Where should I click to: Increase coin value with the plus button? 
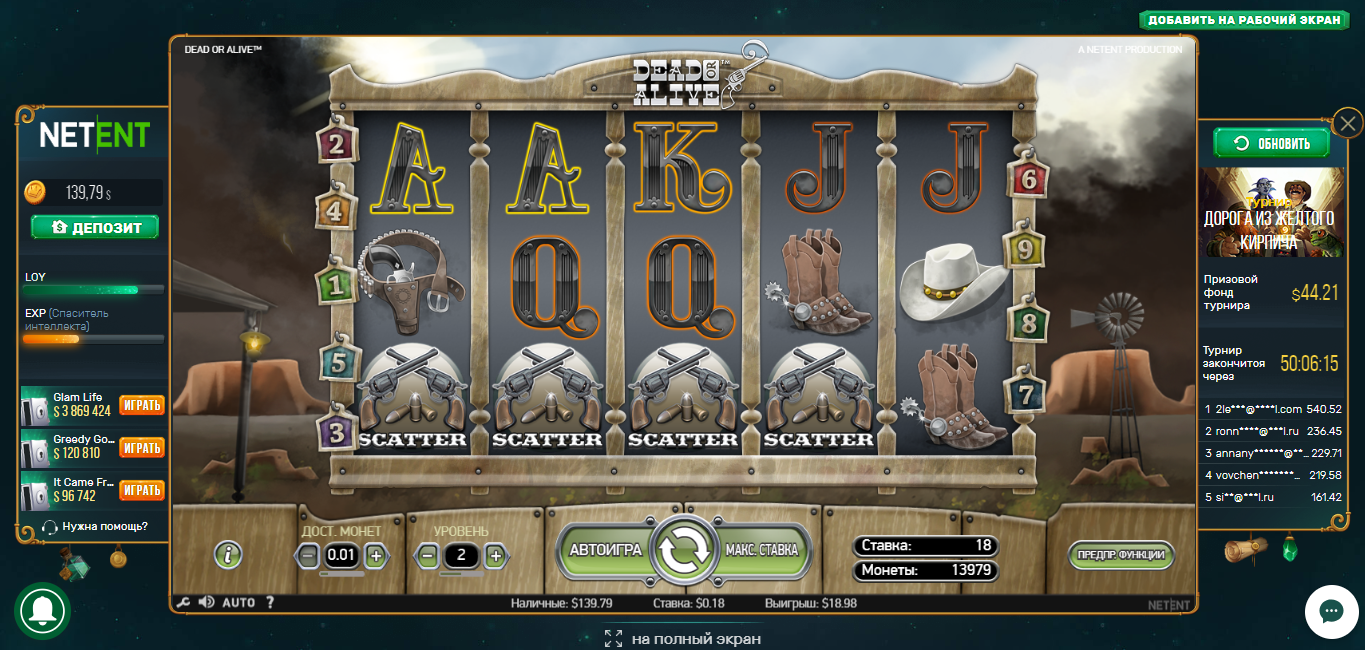375,555
